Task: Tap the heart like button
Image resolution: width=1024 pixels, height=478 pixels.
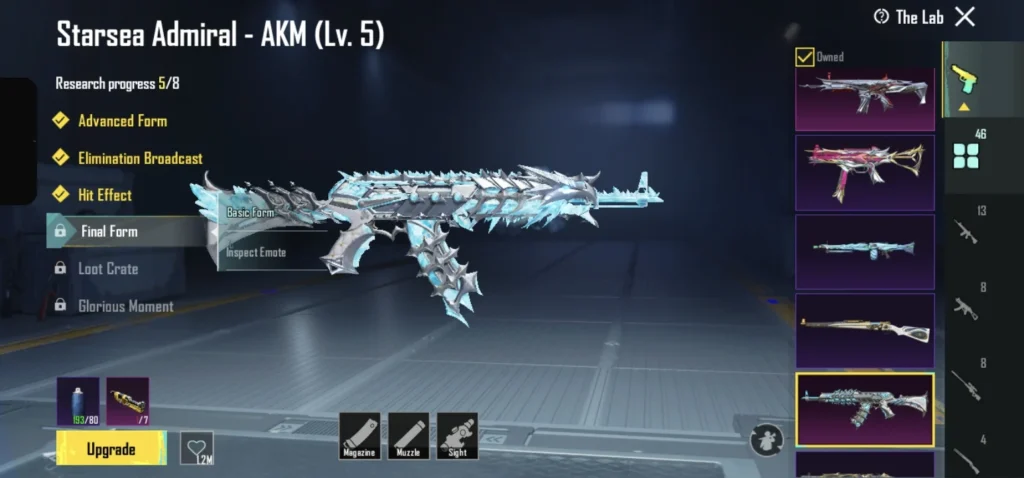Action: [196, 447]
